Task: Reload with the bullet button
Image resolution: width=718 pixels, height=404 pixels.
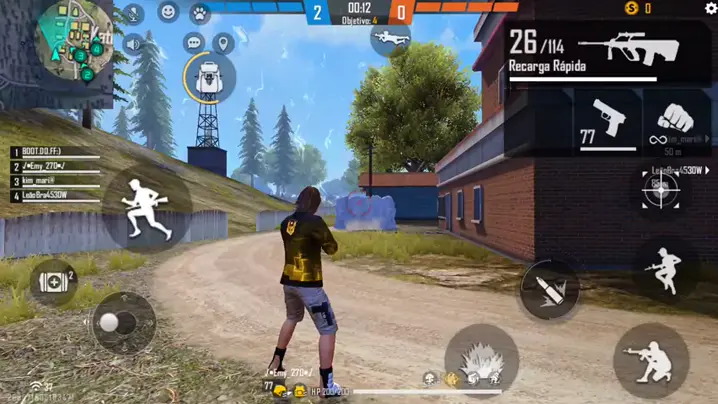Action: pos(549,291)
